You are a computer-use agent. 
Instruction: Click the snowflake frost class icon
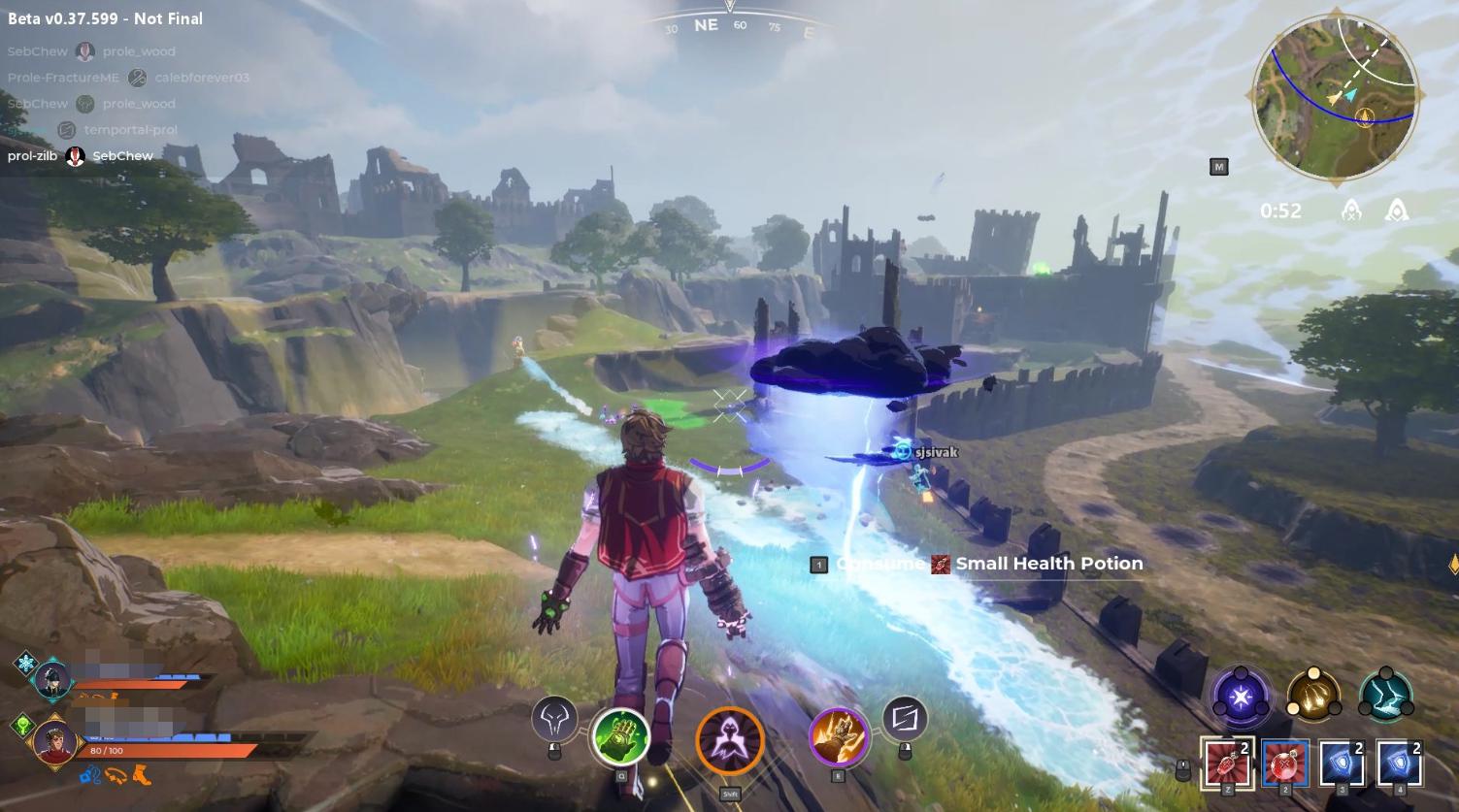point(24,664)
